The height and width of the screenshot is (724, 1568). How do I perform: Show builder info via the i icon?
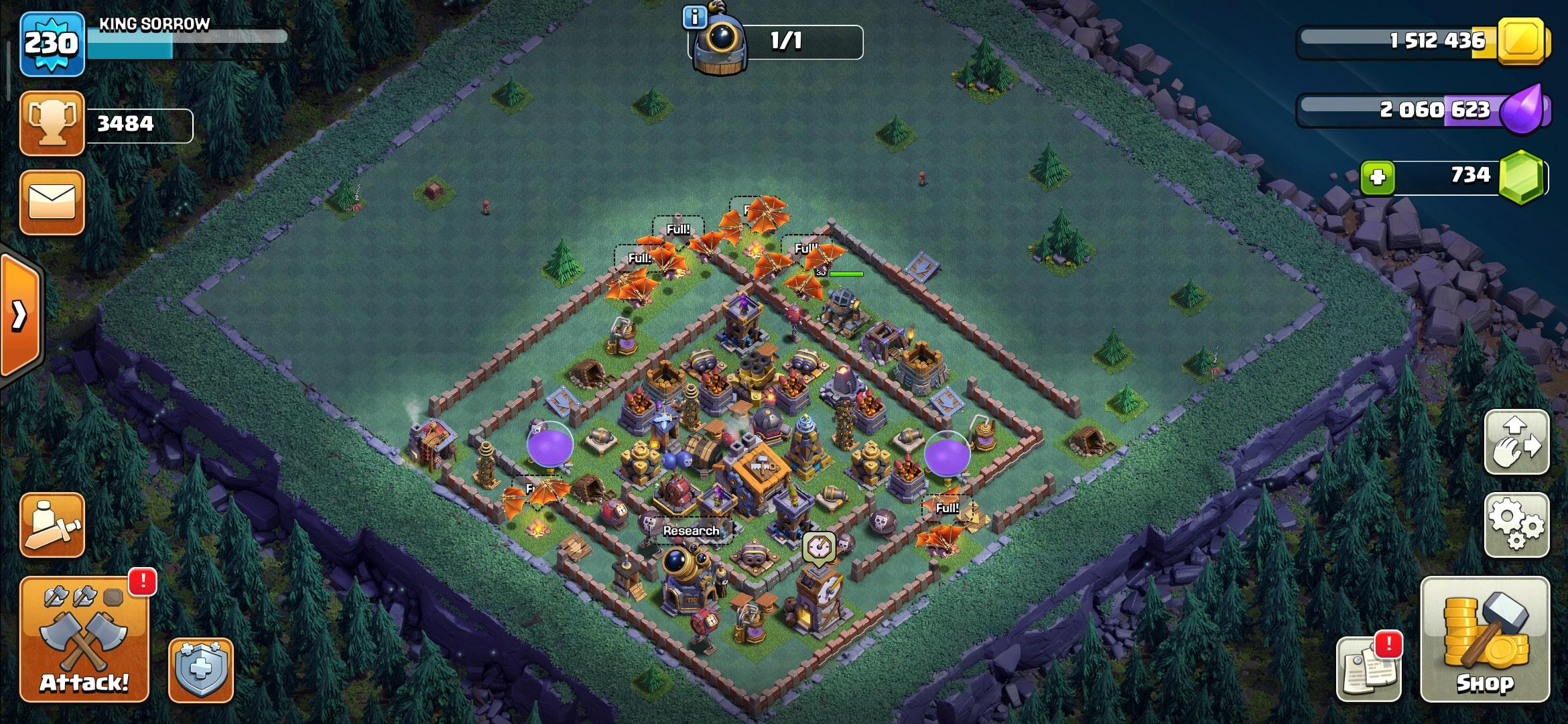click(x=694, y=17)
